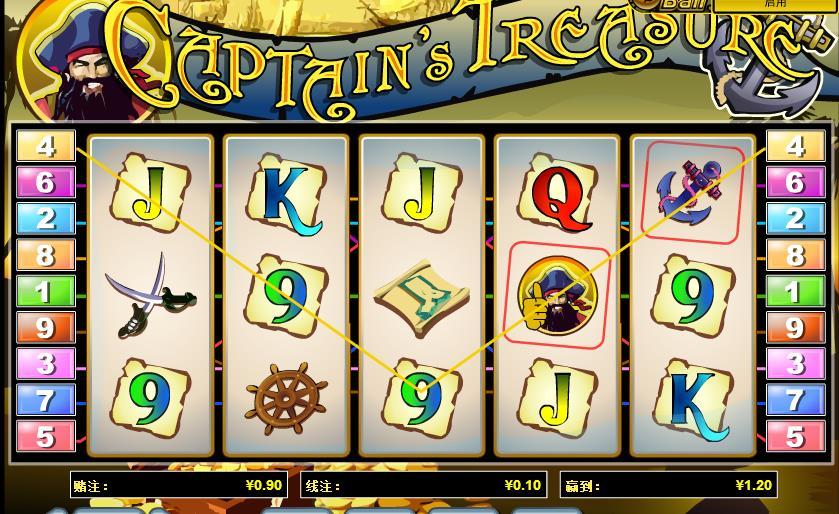Select the right green payline 1 button
Screen dimensions: 839x514
tap(795, 291)
